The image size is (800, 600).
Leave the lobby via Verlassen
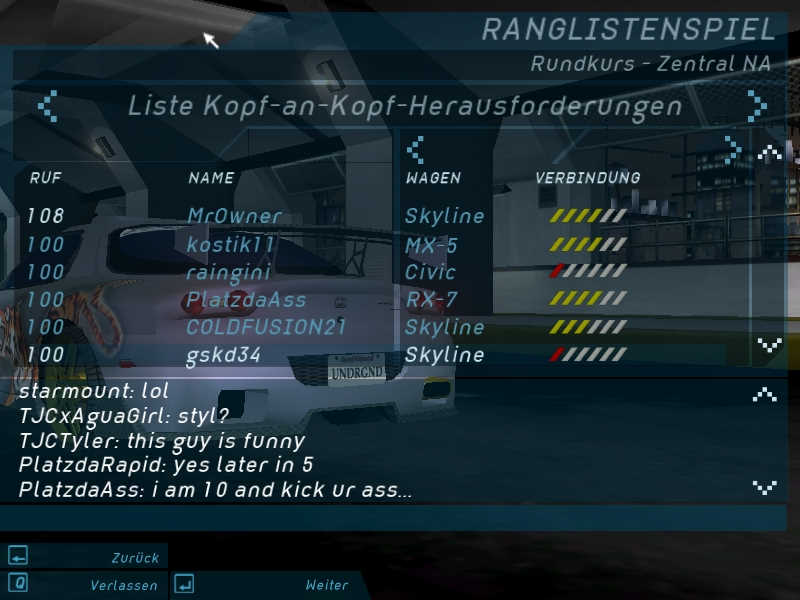[85, 584]
